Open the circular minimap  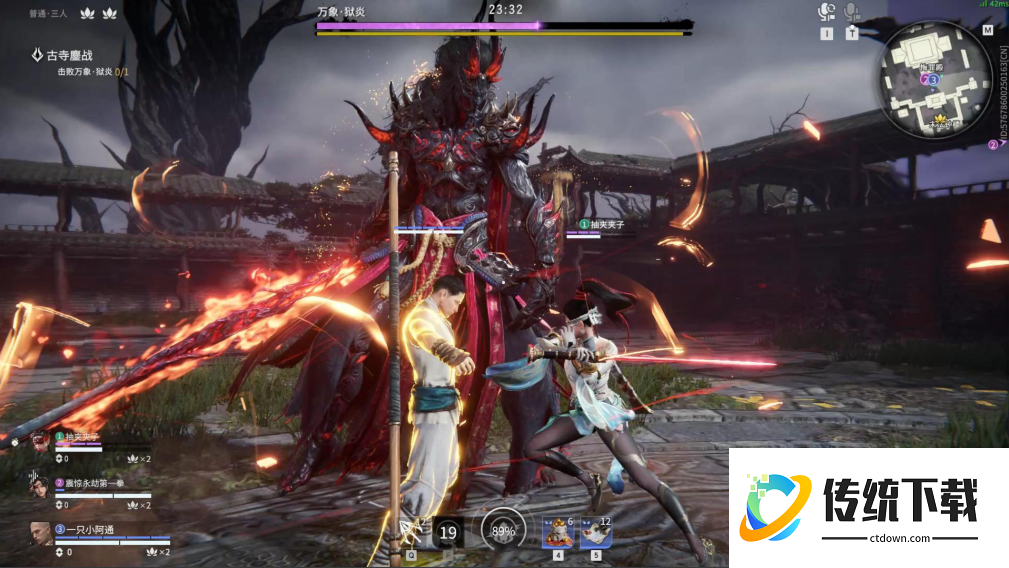[936, 79]
